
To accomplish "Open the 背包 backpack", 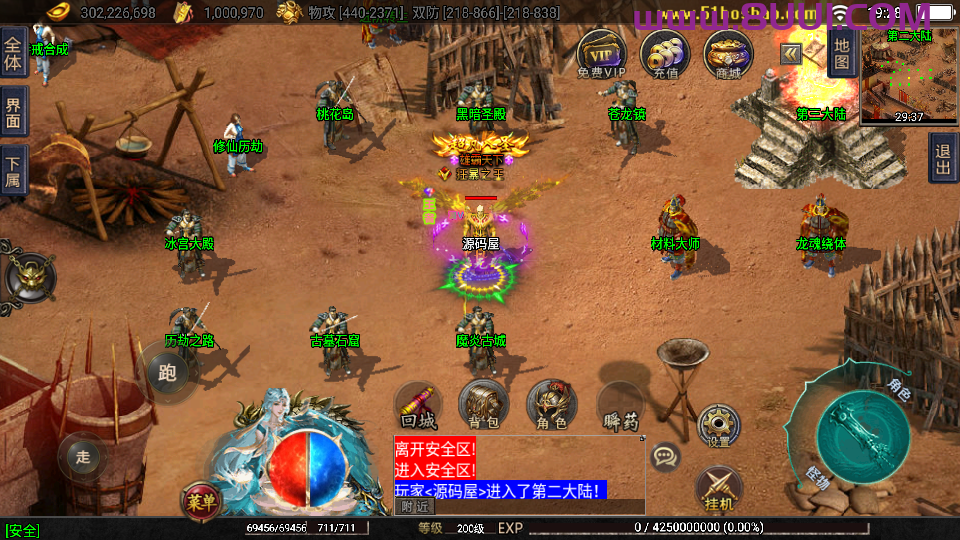I will pyautogui.click(x=484, y=405).
